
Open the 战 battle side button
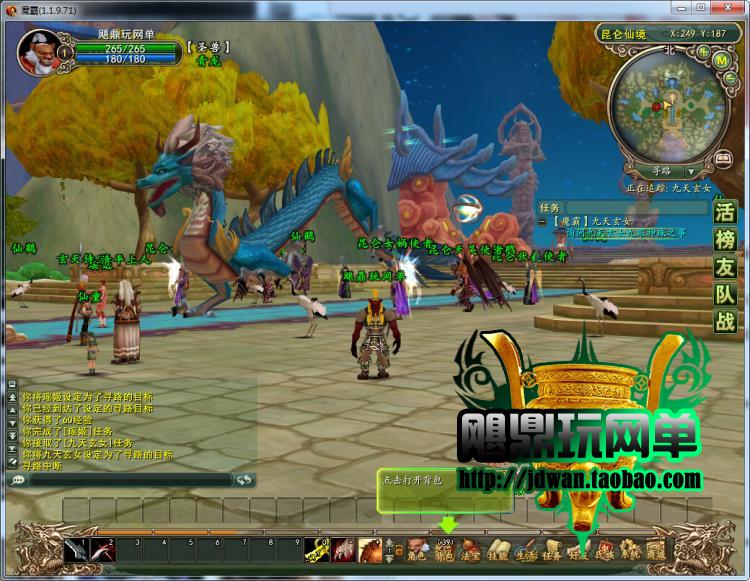724,322
